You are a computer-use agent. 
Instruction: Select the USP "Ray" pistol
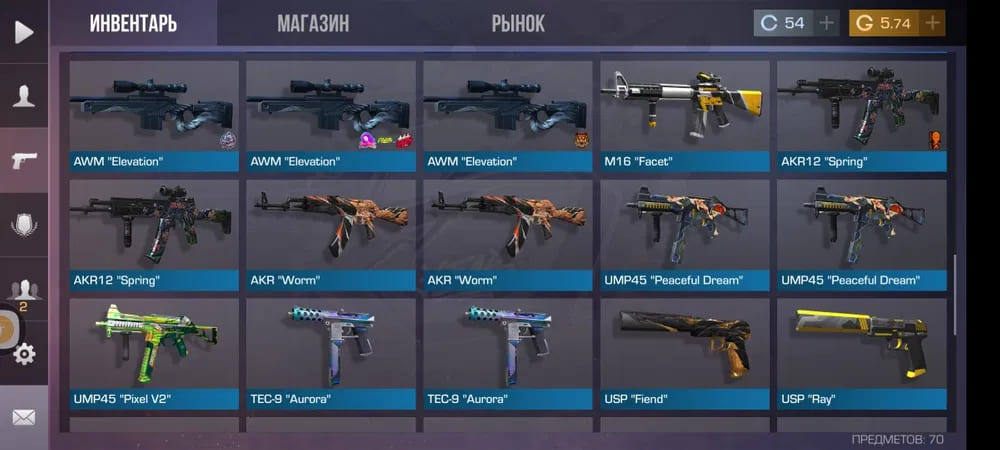[x=861, y=353]
